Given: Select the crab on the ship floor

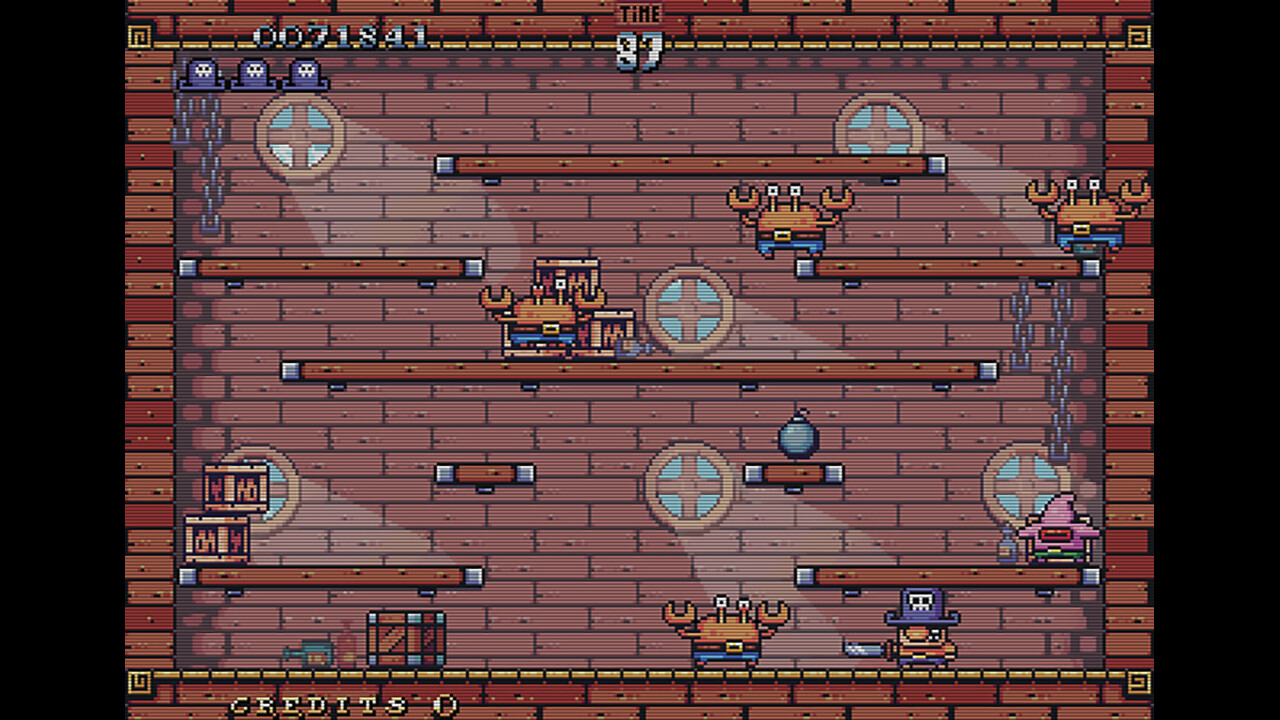Looking at the screenshot, I should coord(725,630).
